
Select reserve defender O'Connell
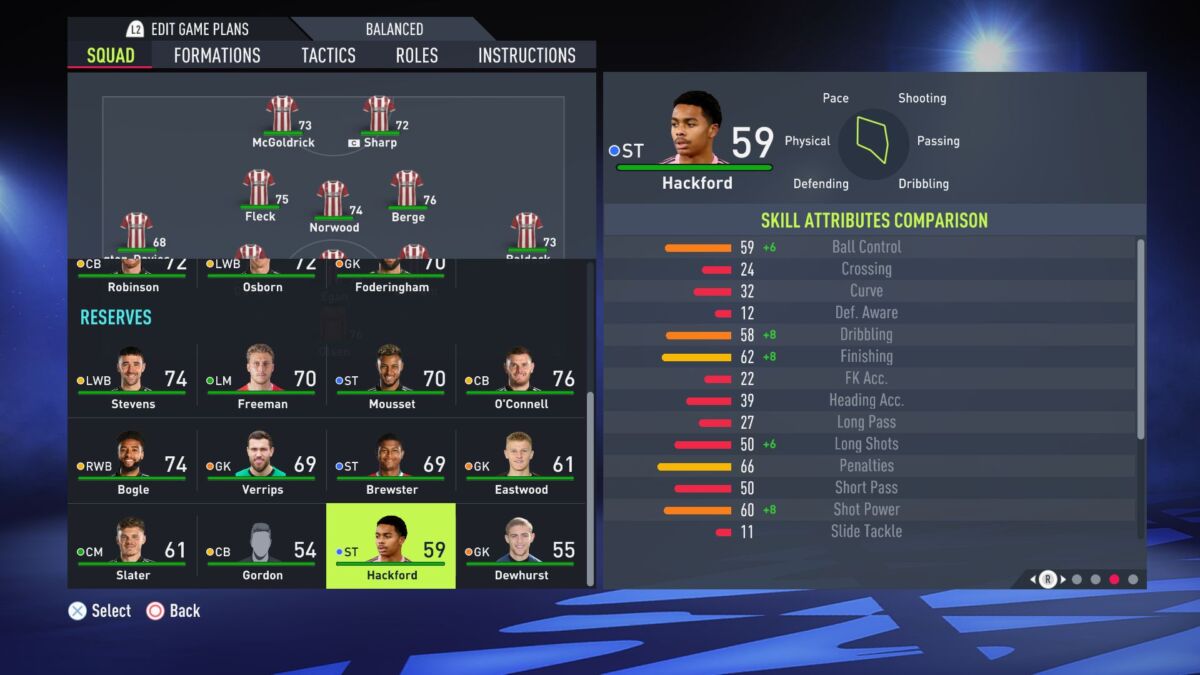(520, 379)
